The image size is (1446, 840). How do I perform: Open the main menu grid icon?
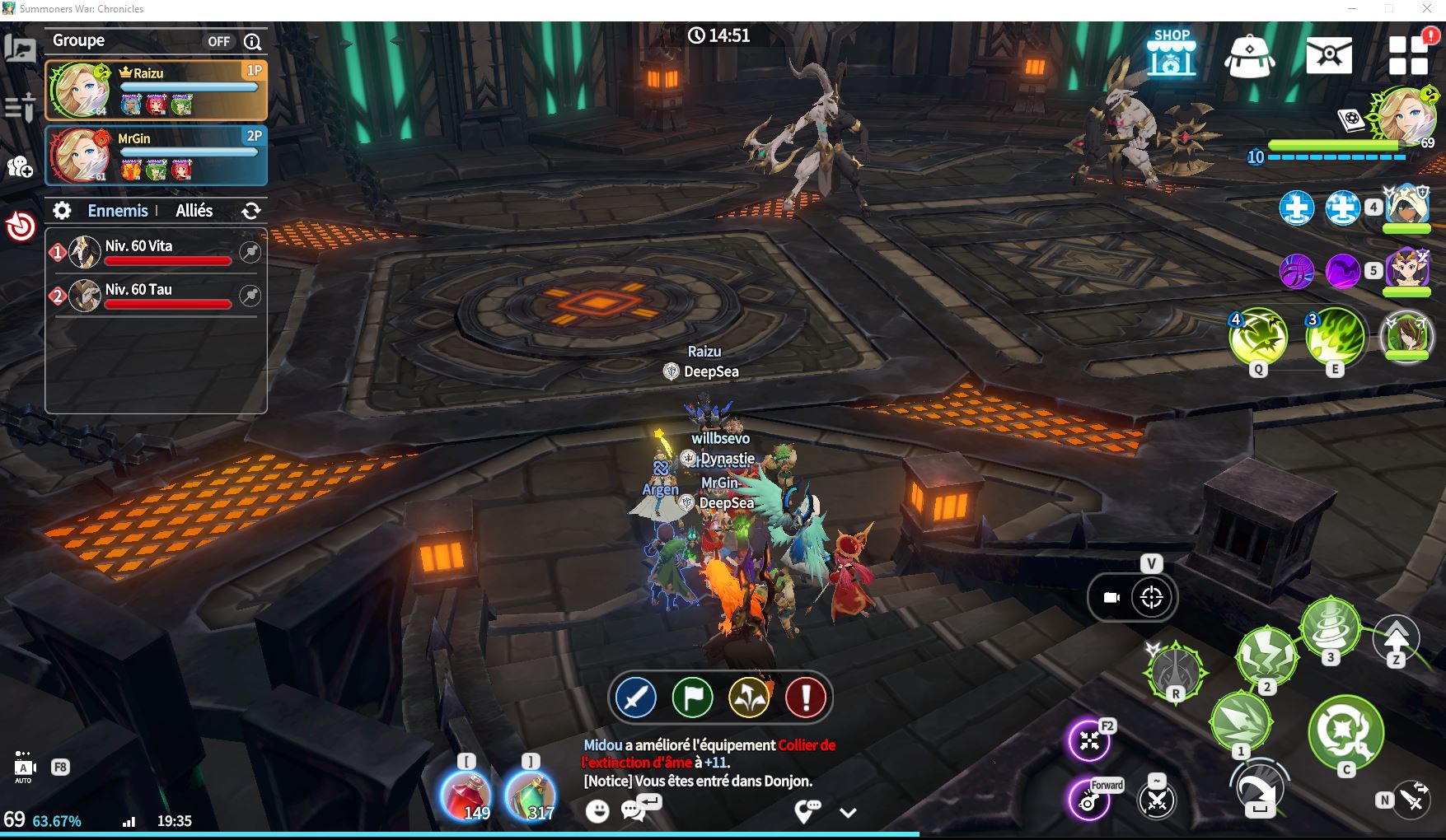(x=1407, y=55)
